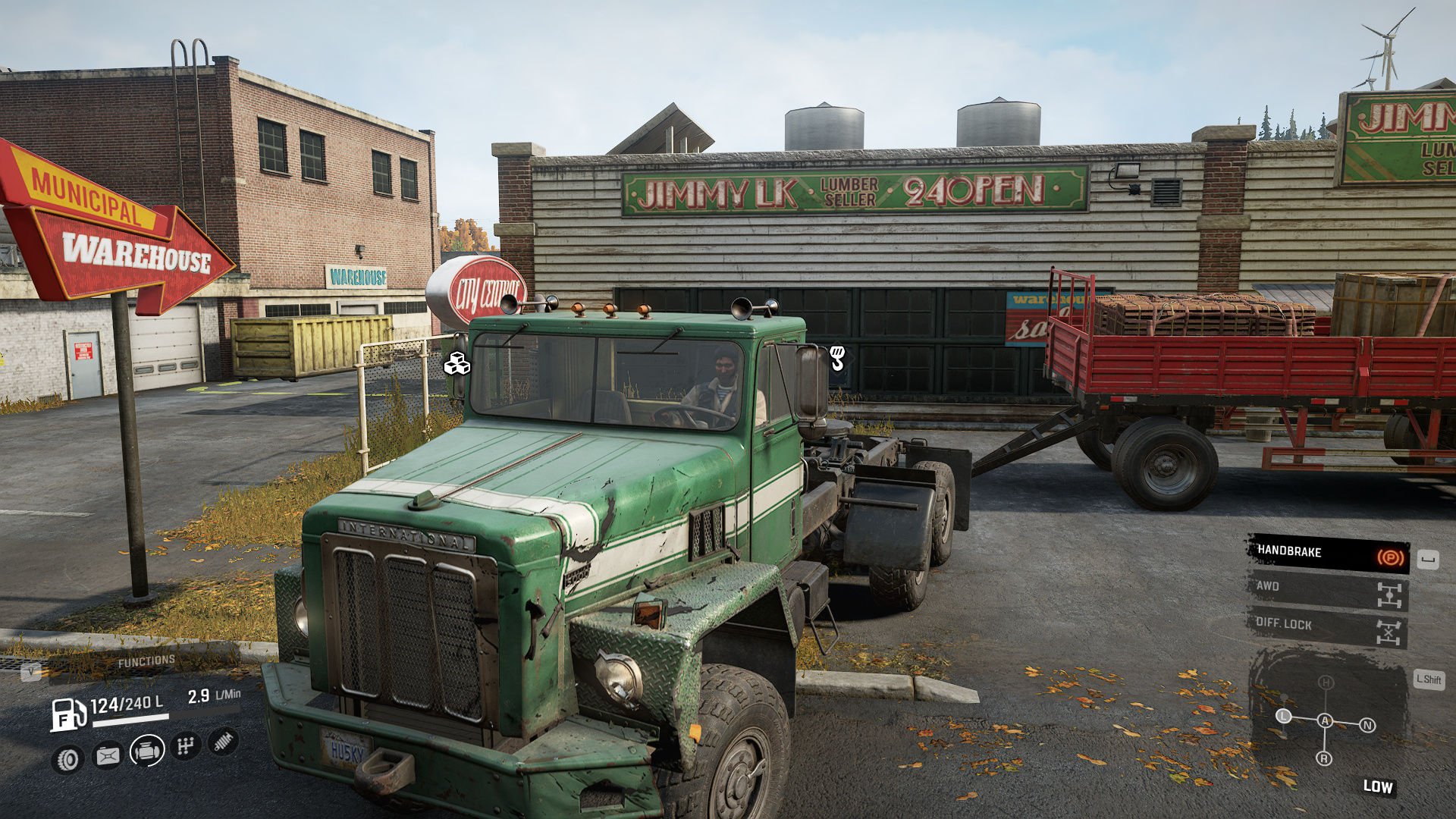Open the Functions menu label
This screenshot has height=819, width=1456.
pyautogui.click(x=146, y=662)
